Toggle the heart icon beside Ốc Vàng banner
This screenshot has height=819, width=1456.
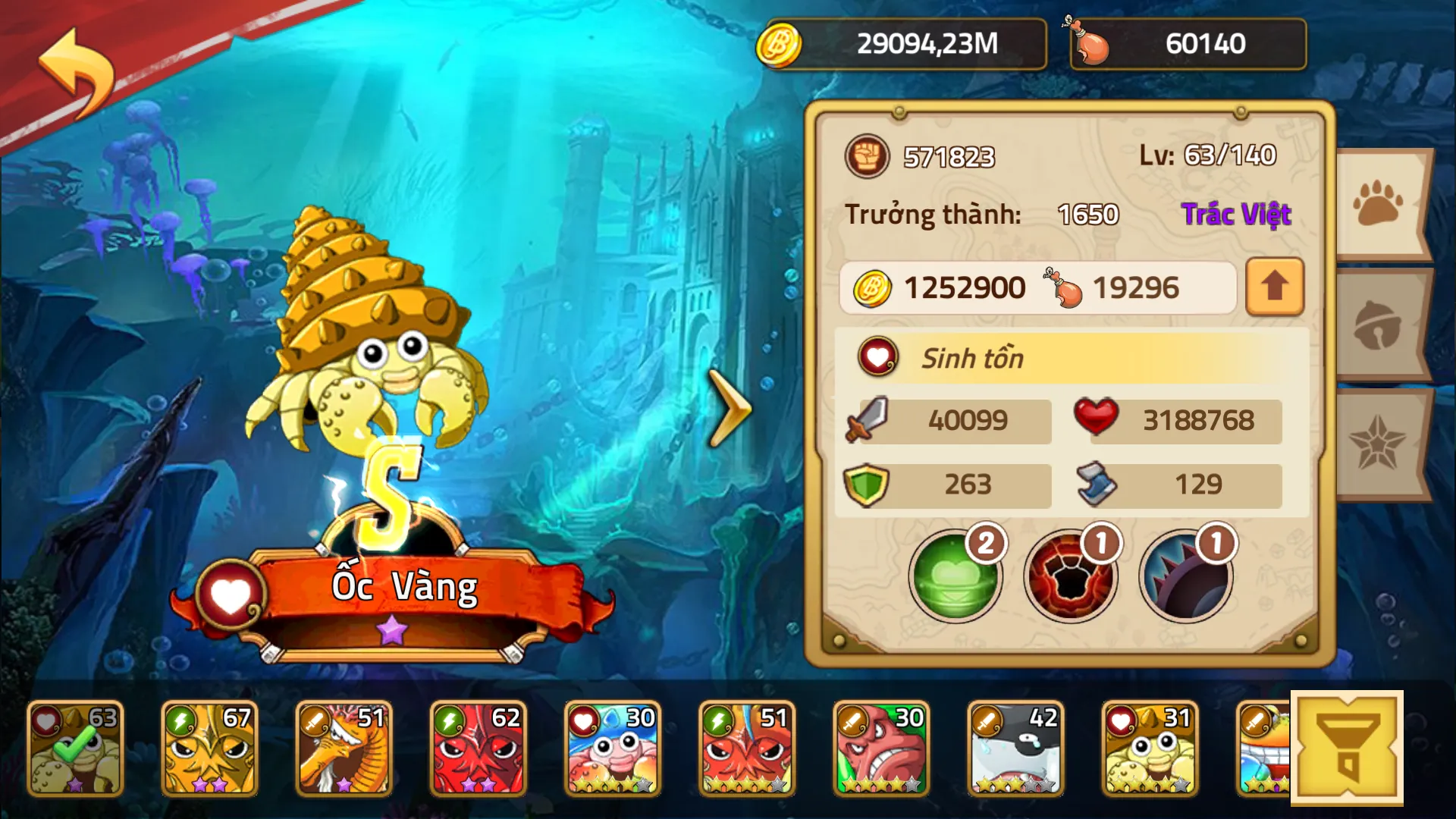click(231, 591)
